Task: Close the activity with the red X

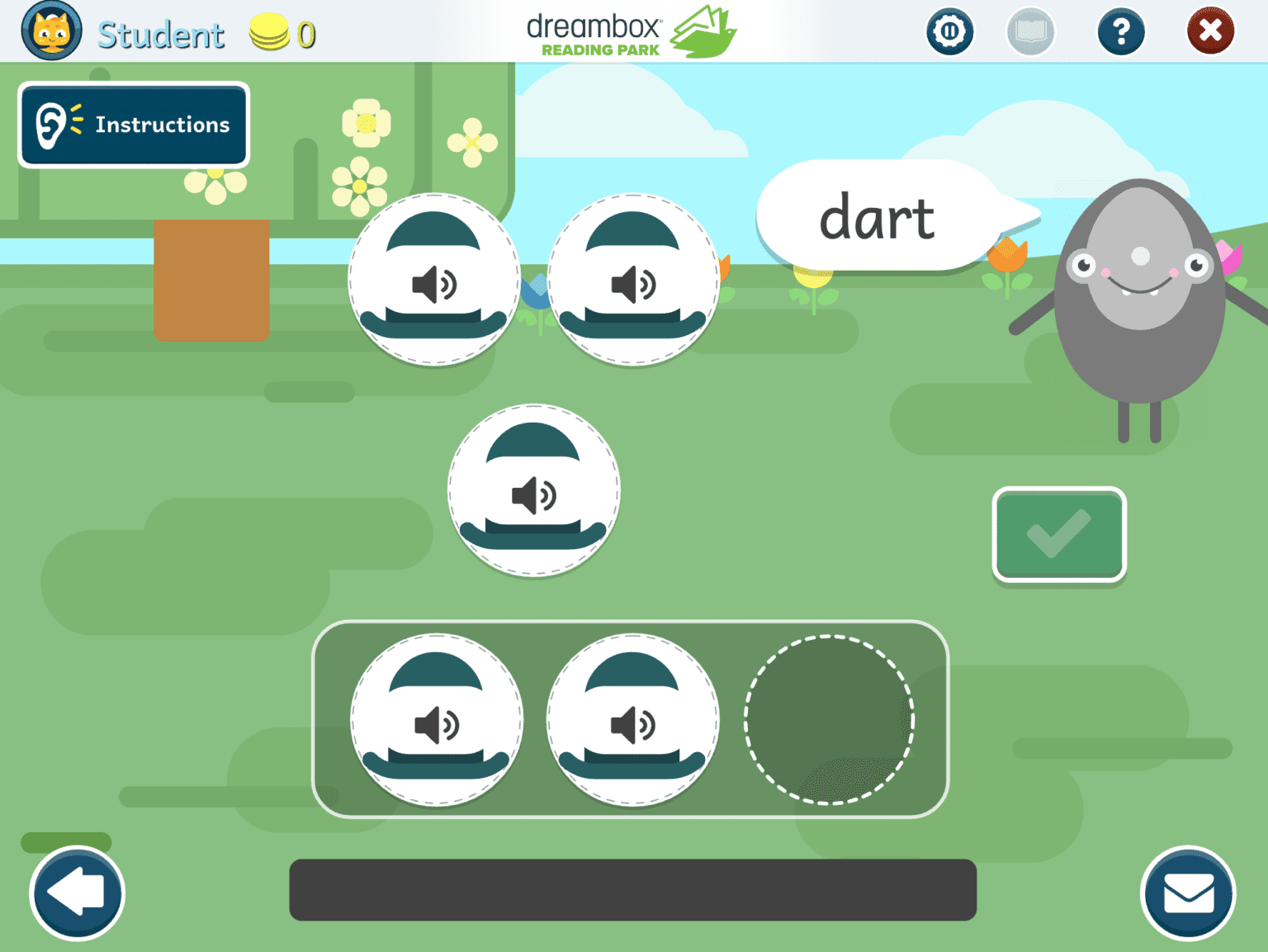Action: [1211, 31]
